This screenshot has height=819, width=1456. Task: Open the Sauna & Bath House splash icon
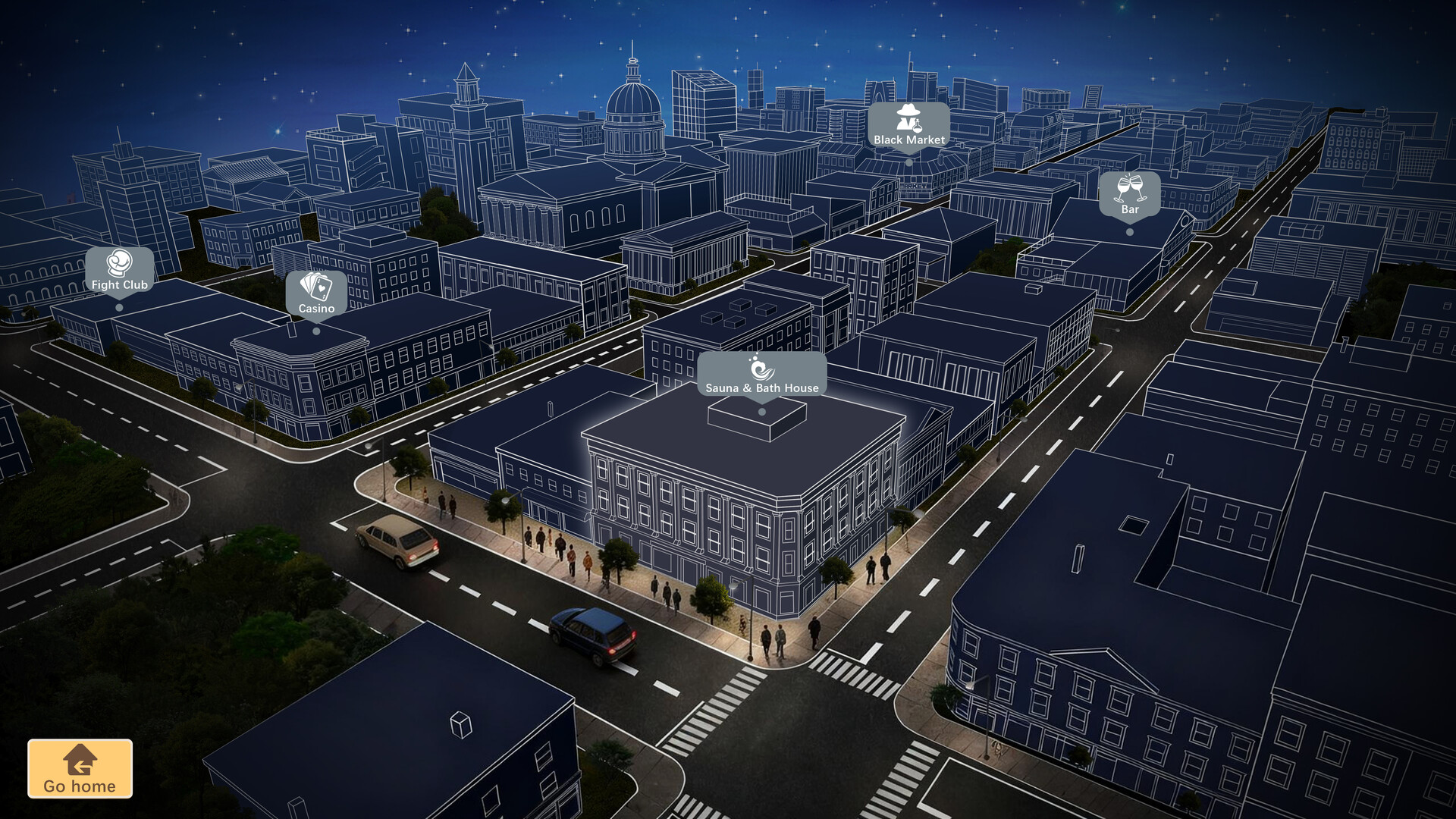pos(761,369)
